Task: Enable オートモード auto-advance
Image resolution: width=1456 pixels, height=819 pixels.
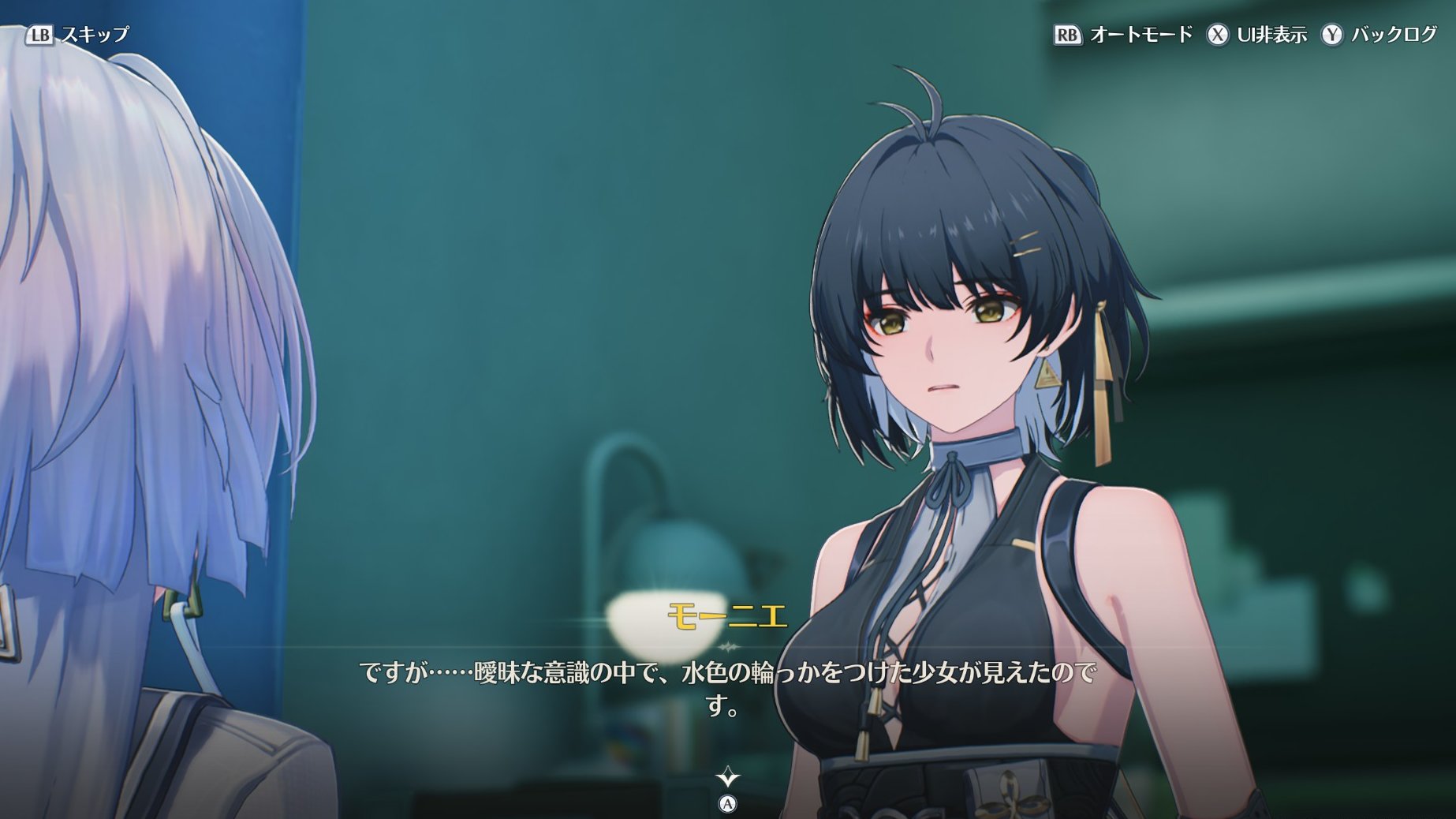Action: [x=1123, y=35]
